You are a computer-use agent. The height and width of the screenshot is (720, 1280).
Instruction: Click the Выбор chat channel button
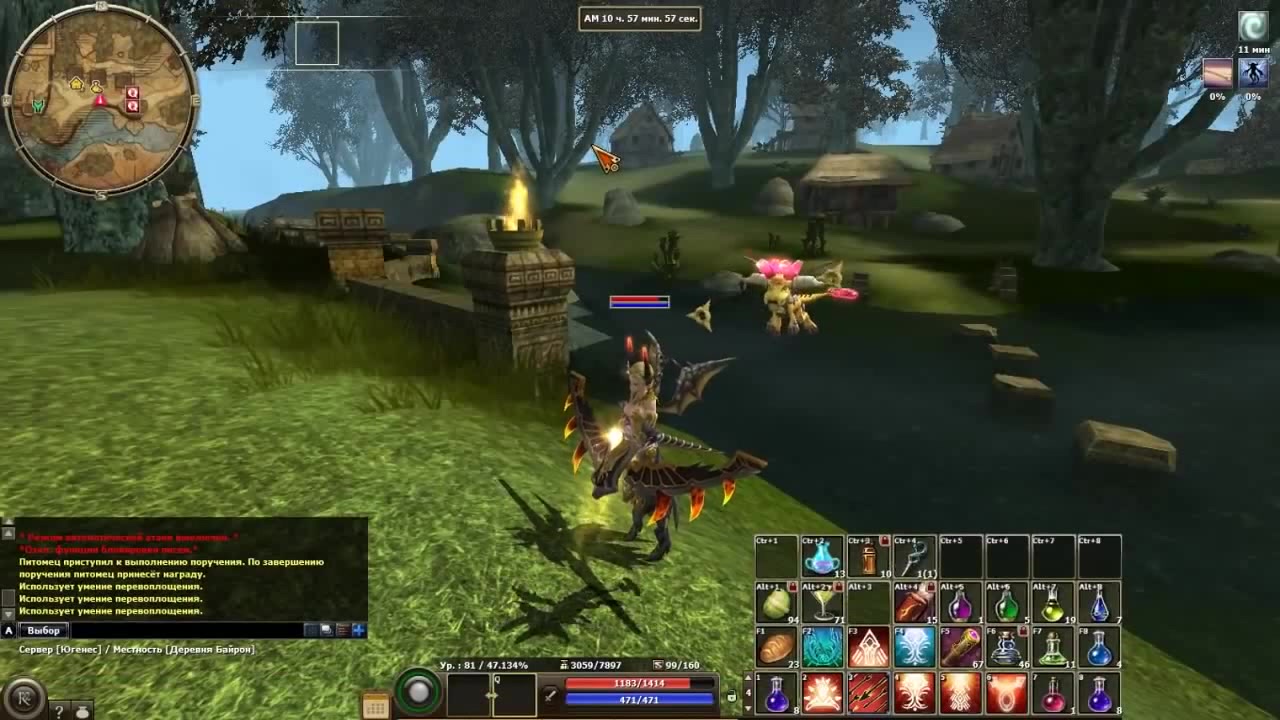pos(45,630)
